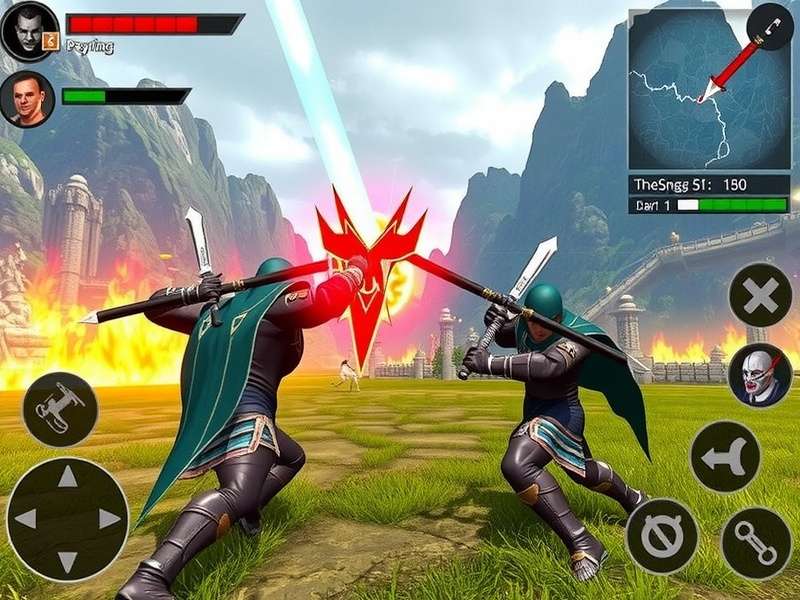Tap the round weapon icon above the d-pad
The height and width of the screenshot is (600, 800).
point(60,409)
